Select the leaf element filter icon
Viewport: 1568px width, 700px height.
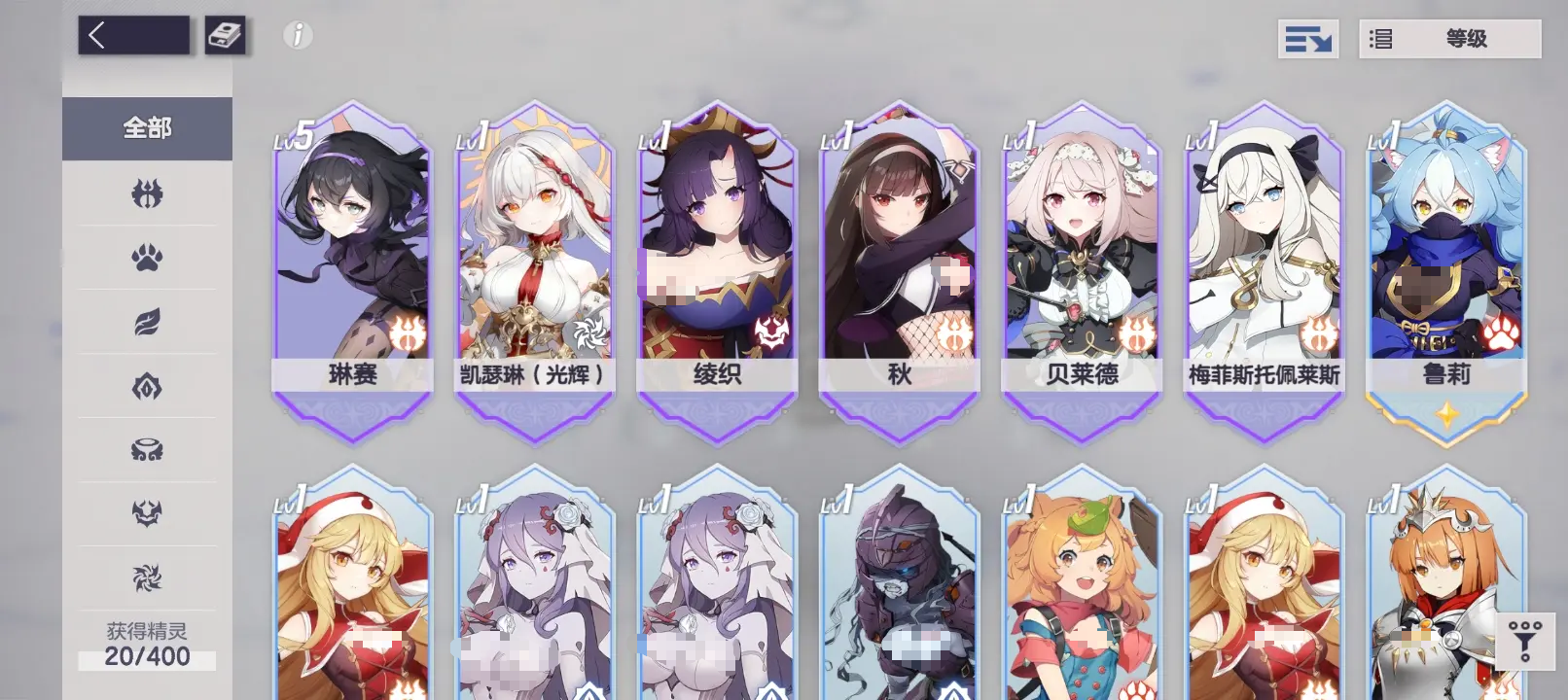click(146, 323)
